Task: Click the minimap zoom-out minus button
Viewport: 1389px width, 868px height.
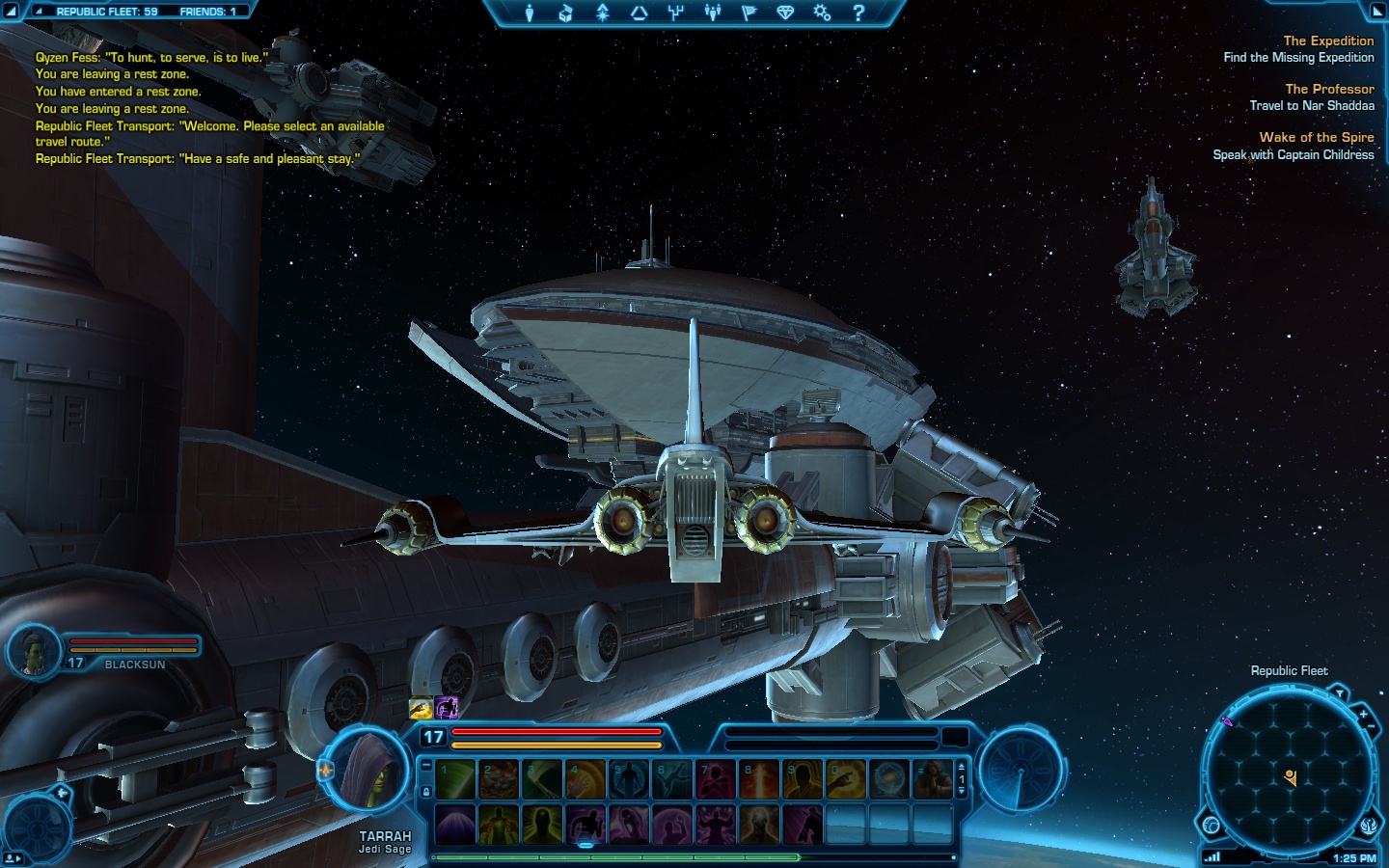Action: click(1372, 726)
